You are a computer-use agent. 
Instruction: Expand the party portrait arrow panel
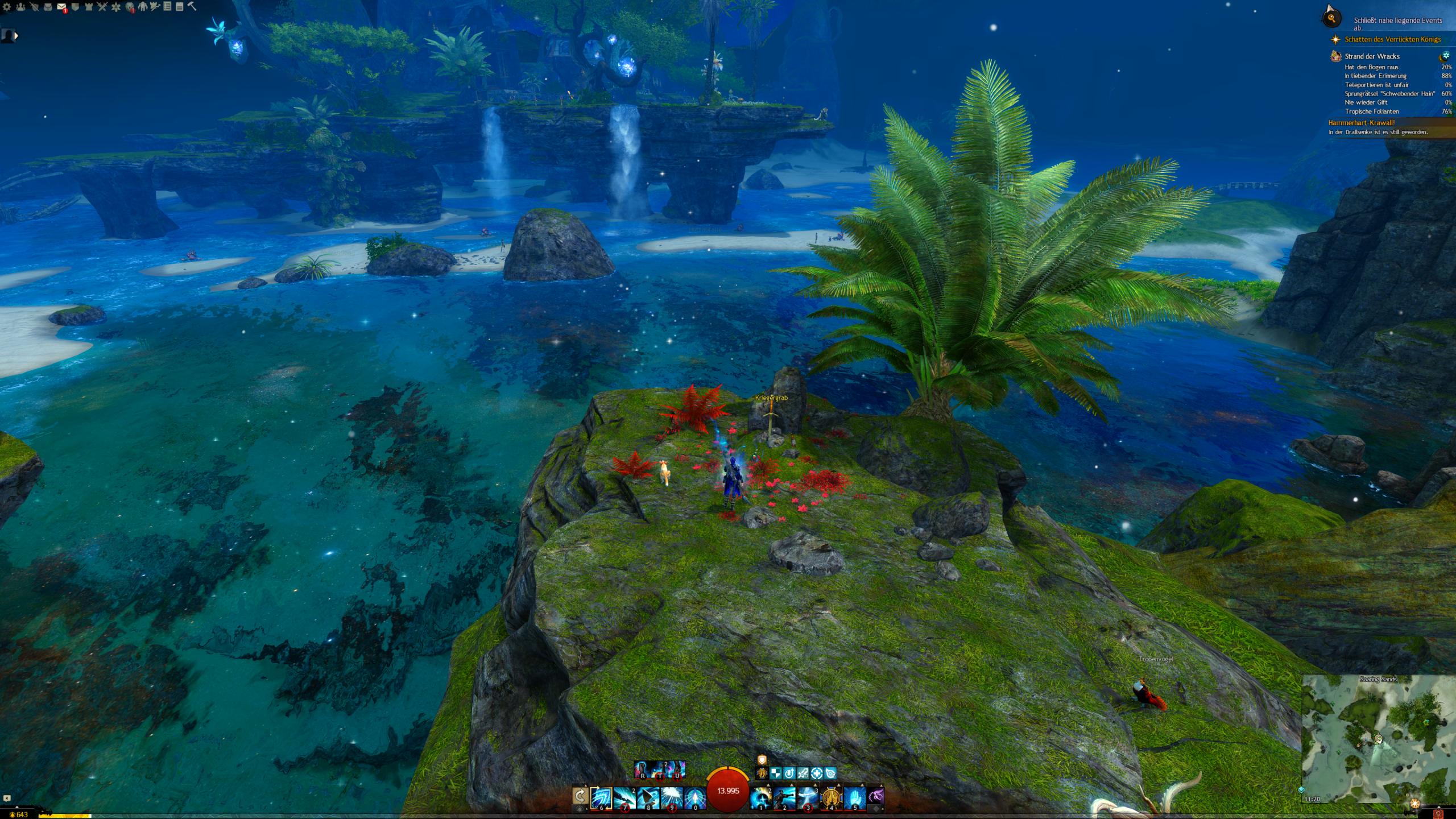[x=16, y=36]
